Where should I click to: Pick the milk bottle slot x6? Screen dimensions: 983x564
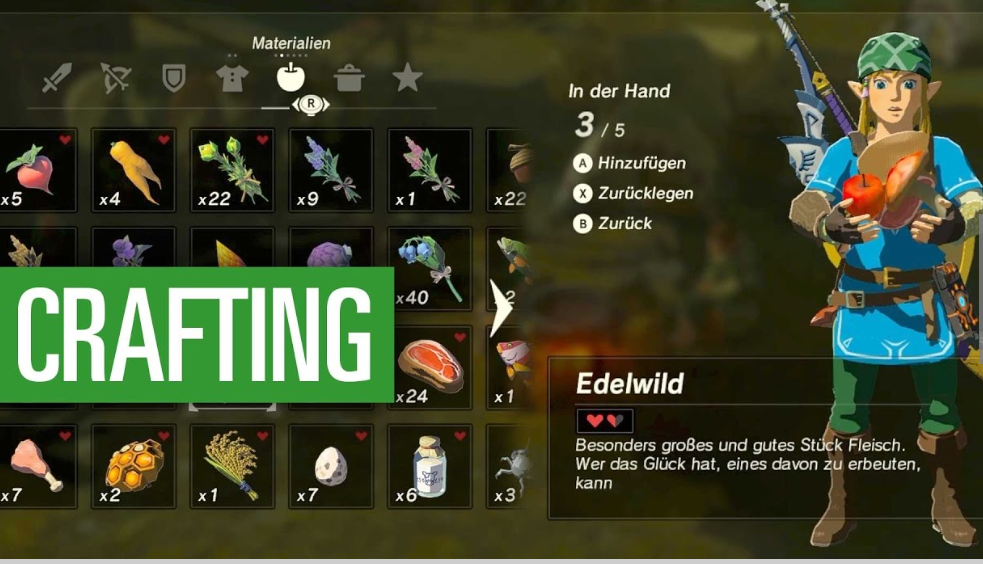point(430,465)
